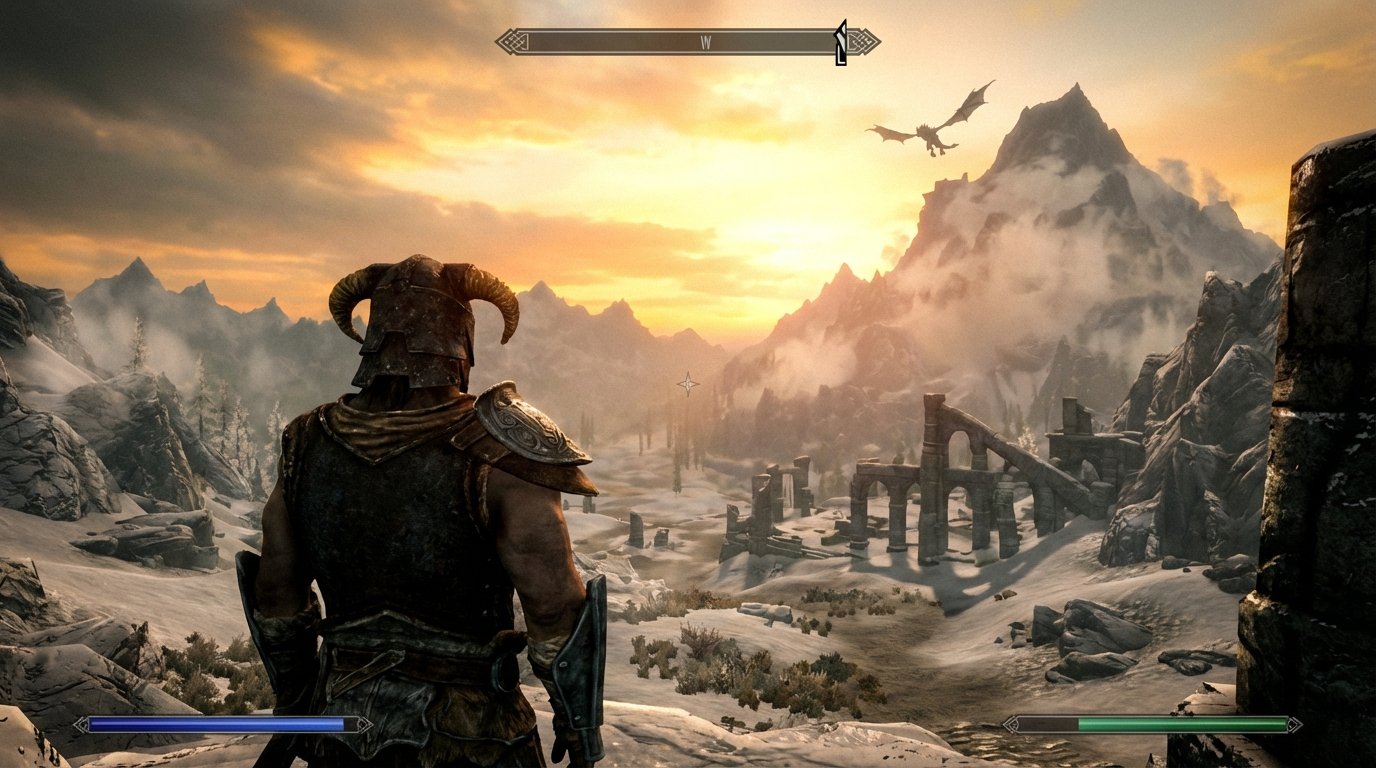This screenshot has height=768, width=1376.
Task: Toggle the stamina bar display
Action: (1180, 722)
